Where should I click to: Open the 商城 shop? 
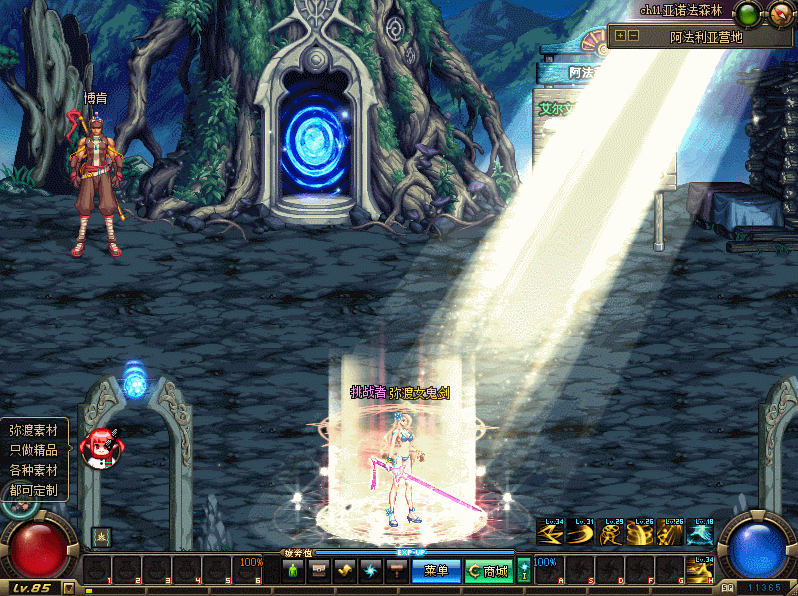coord(487,571)
